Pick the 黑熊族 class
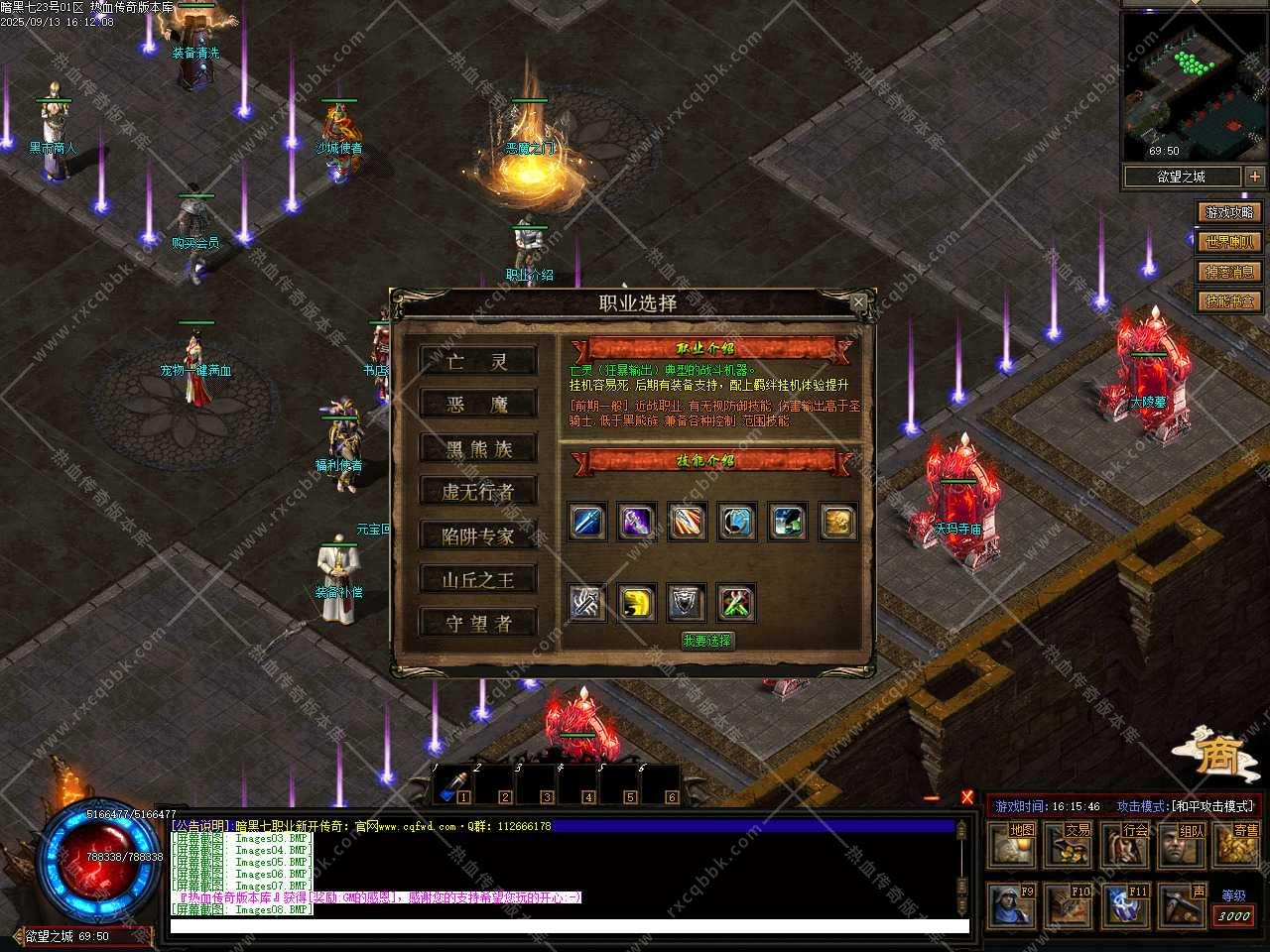The image size is (1270, 952). coord(477,449)
